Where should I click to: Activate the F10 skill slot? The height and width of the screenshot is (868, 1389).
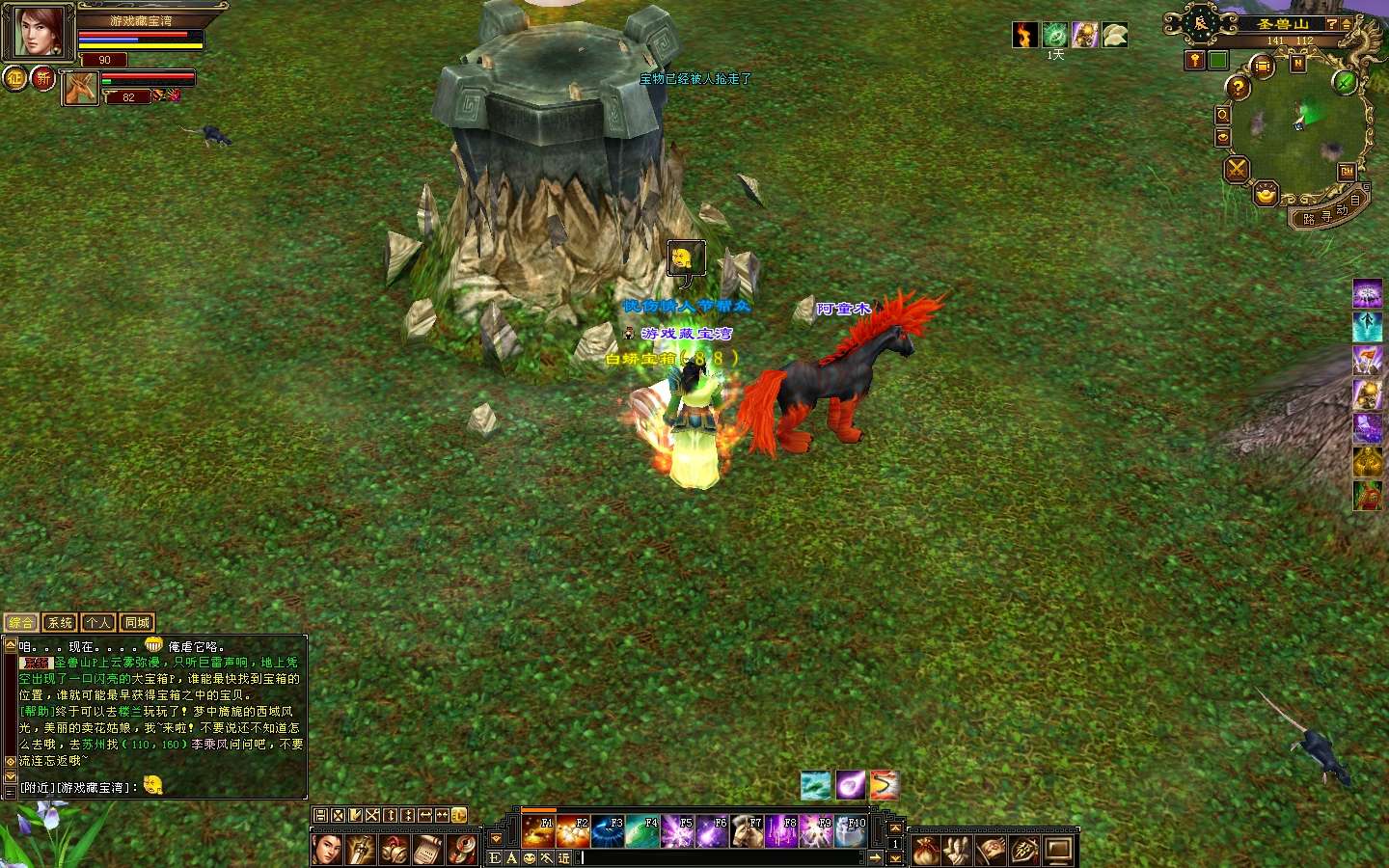click(x=851, y=831)
